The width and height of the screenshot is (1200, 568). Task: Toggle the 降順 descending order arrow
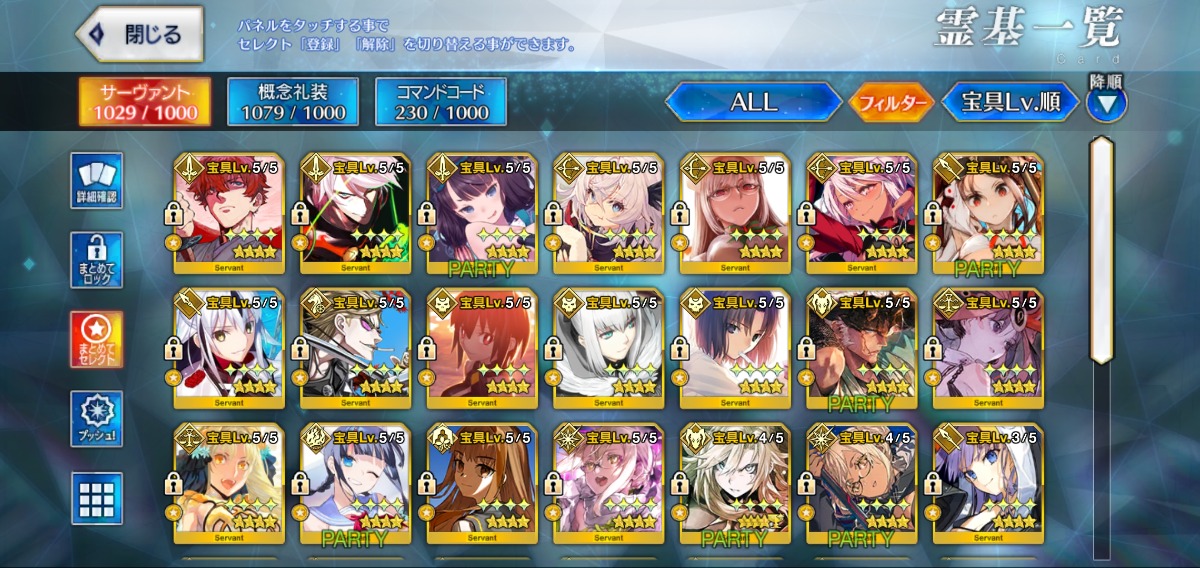(x=1106, y=102)
